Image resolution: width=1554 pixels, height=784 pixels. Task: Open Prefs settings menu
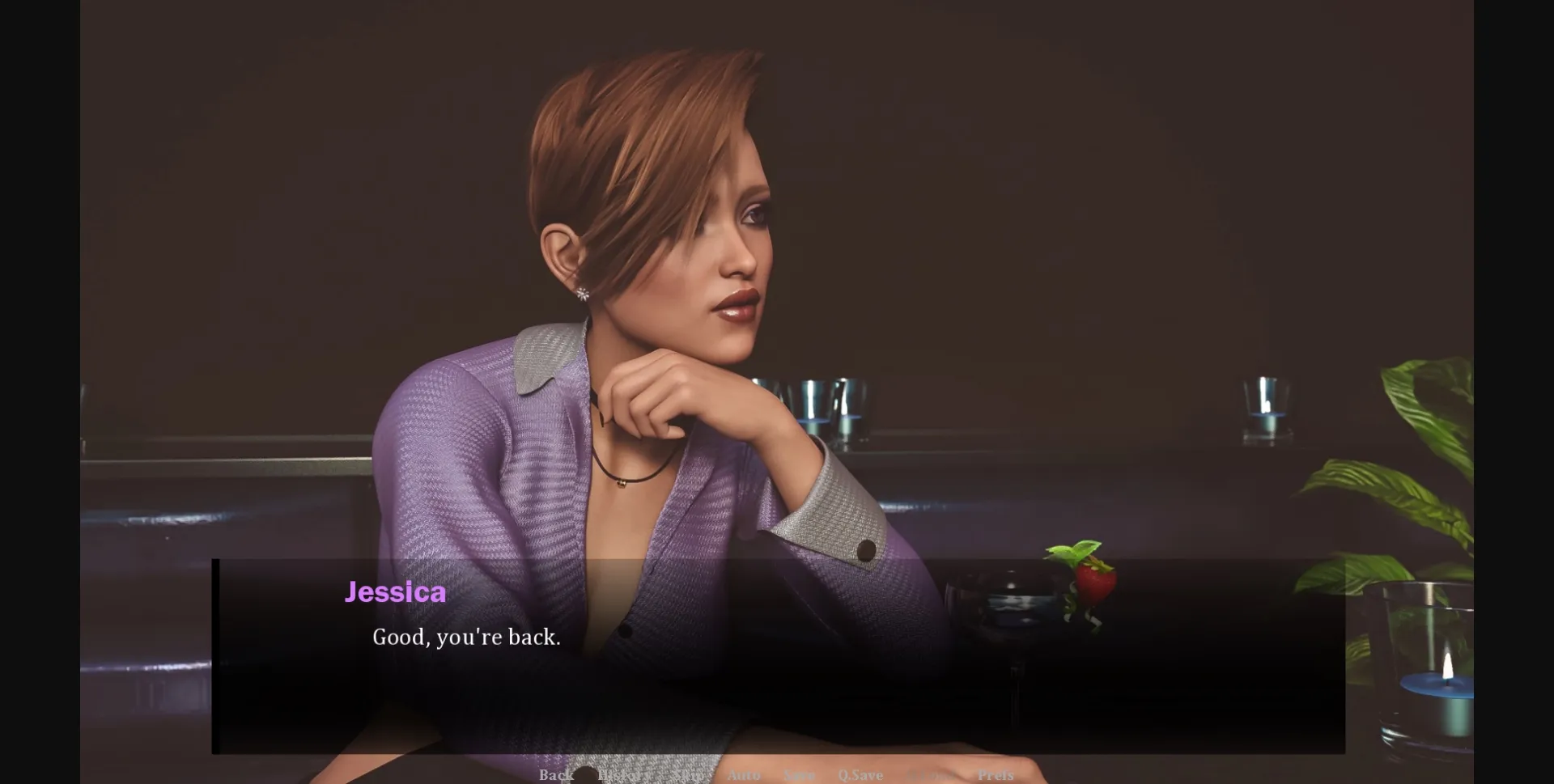click(996, 775)
